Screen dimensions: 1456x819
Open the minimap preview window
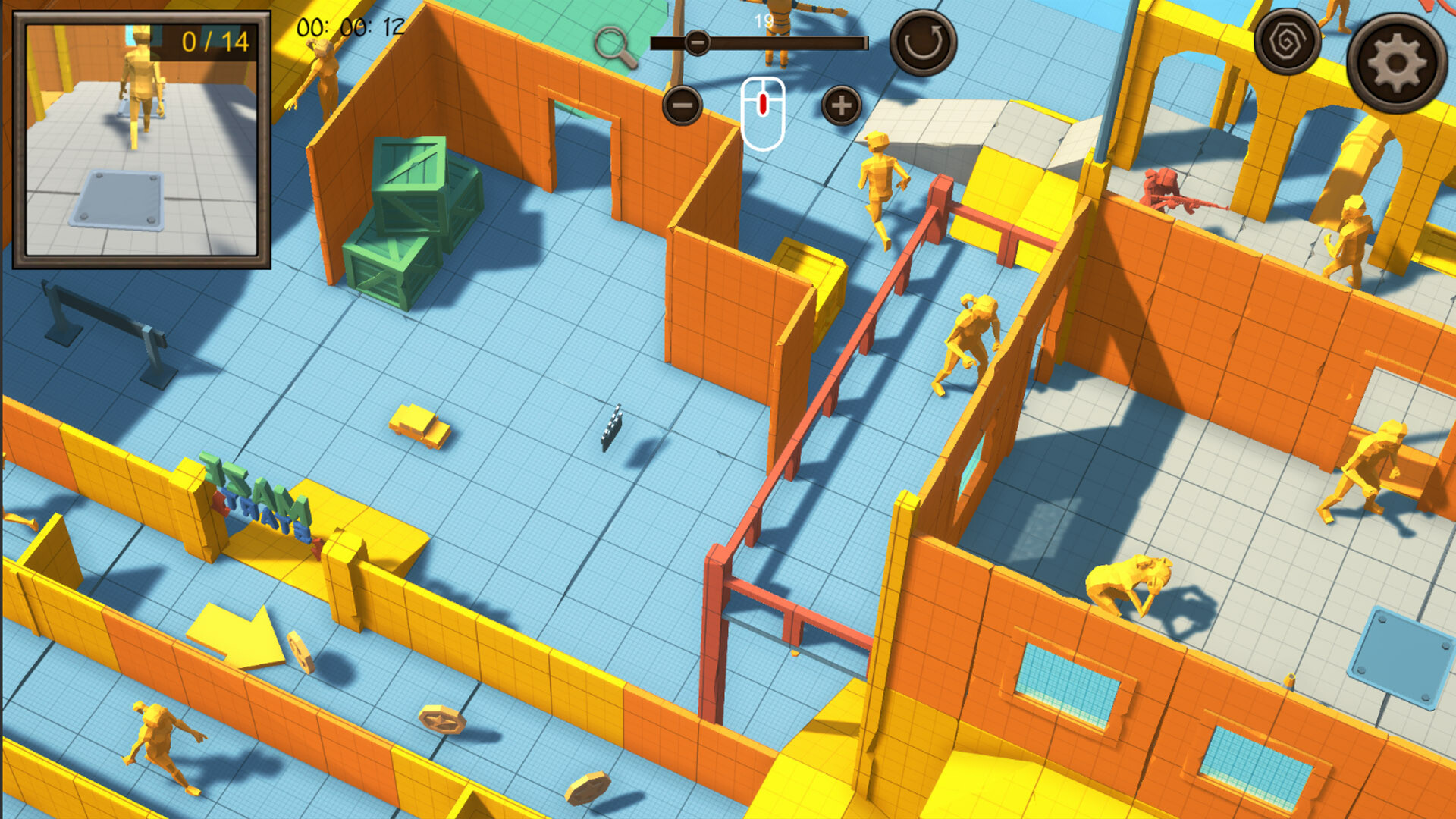point(141,140)
